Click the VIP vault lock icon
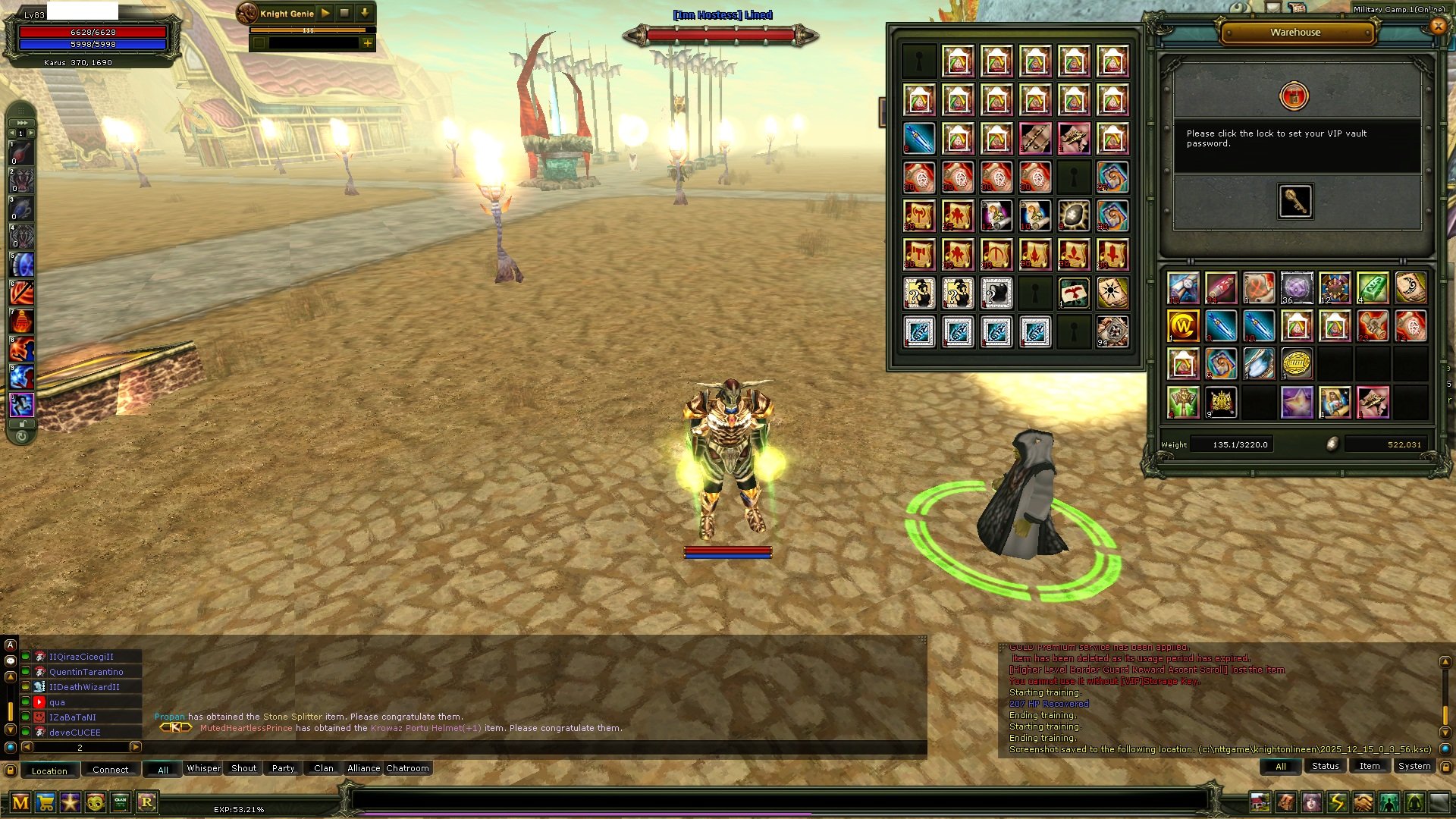Image resolution: width=1456 pixels, height=819 pixels. pyautogui.click(x=1294, y=96)
